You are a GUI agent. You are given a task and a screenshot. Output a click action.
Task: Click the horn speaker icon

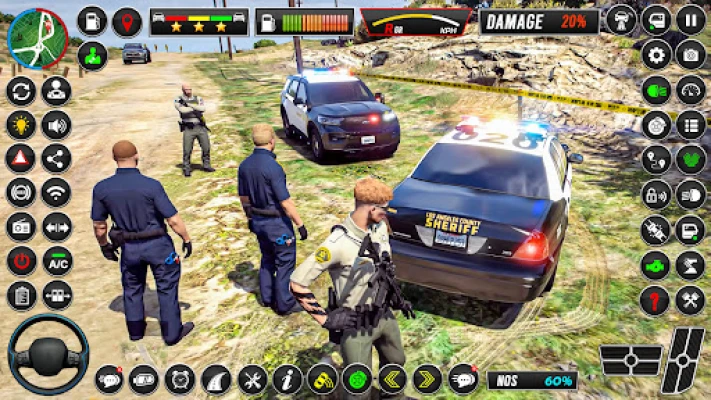[57, 124]
